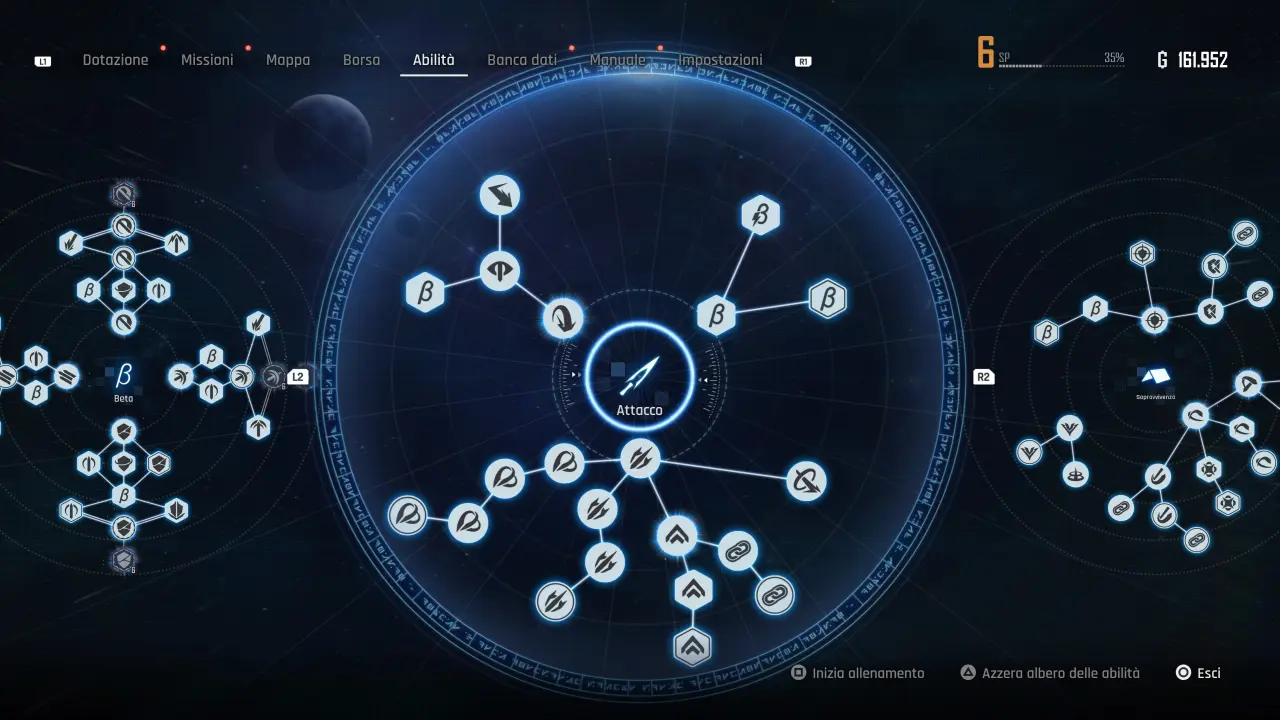
Task: Click the eye-shaped skill node above Attacco
Action: (500, 269)
